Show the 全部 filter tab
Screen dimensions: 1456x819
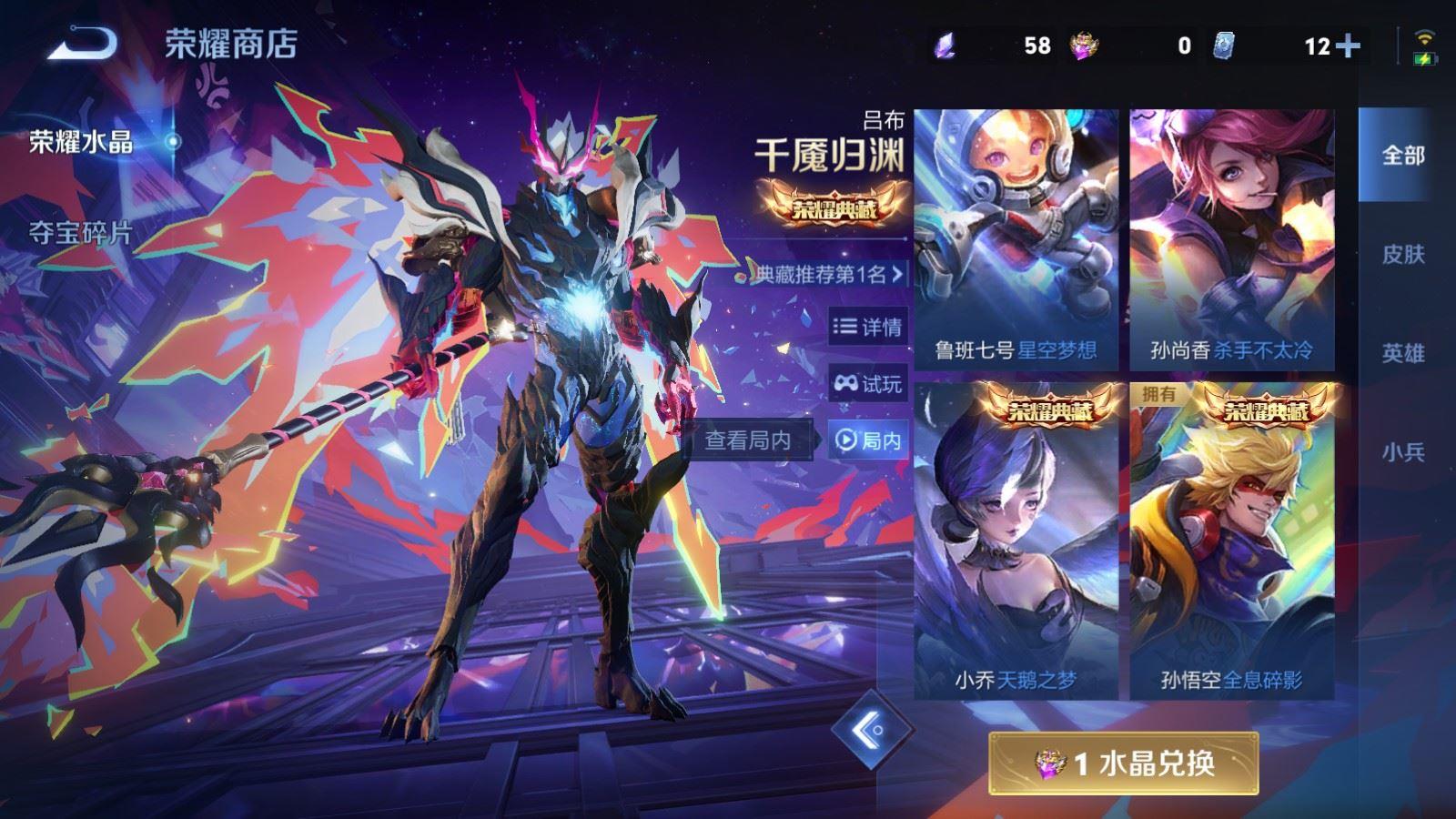click(x=1402, y=156)
